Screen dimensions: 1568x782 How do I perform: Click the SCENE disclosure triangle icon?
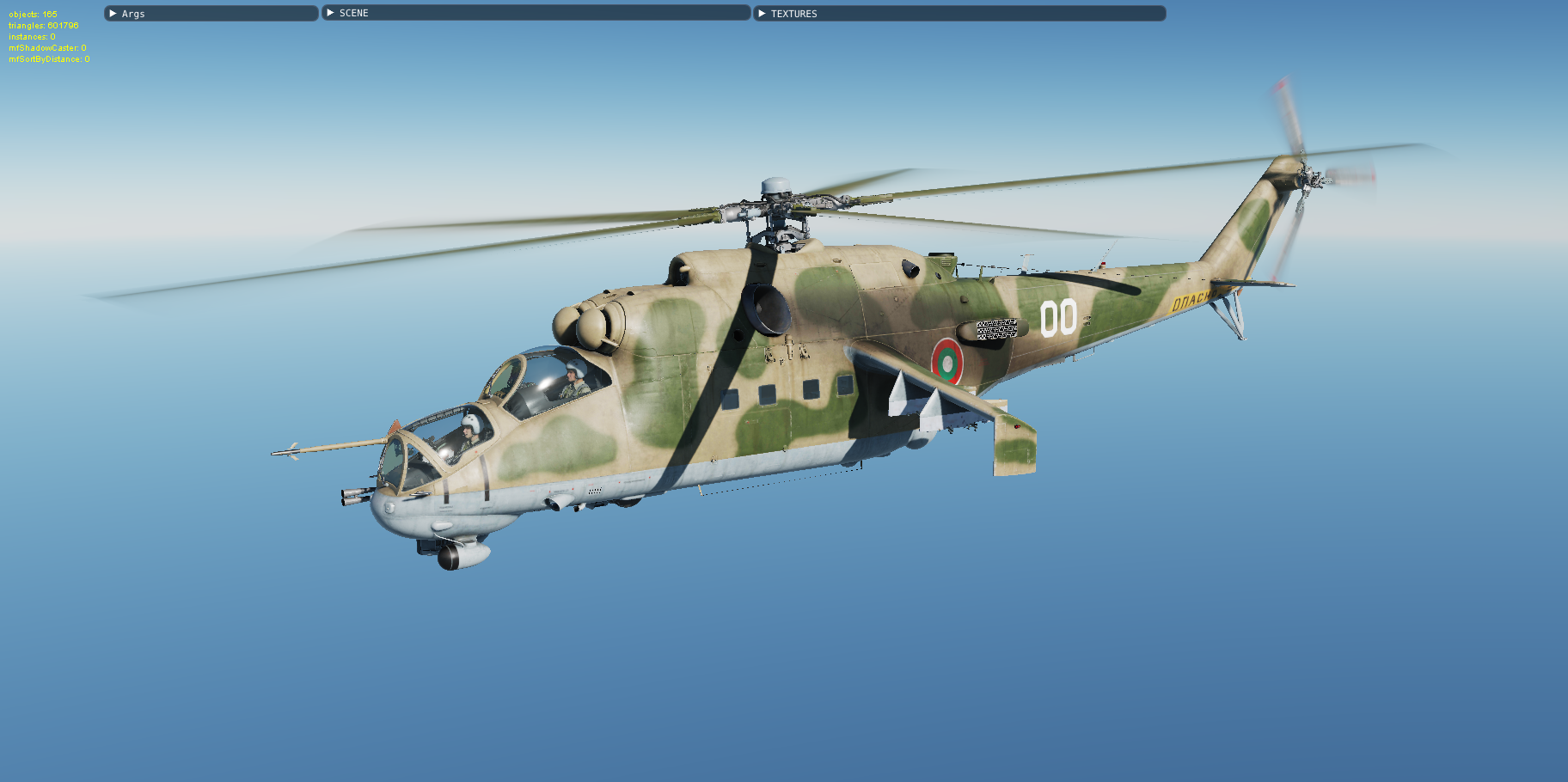[x=331, y=13]
